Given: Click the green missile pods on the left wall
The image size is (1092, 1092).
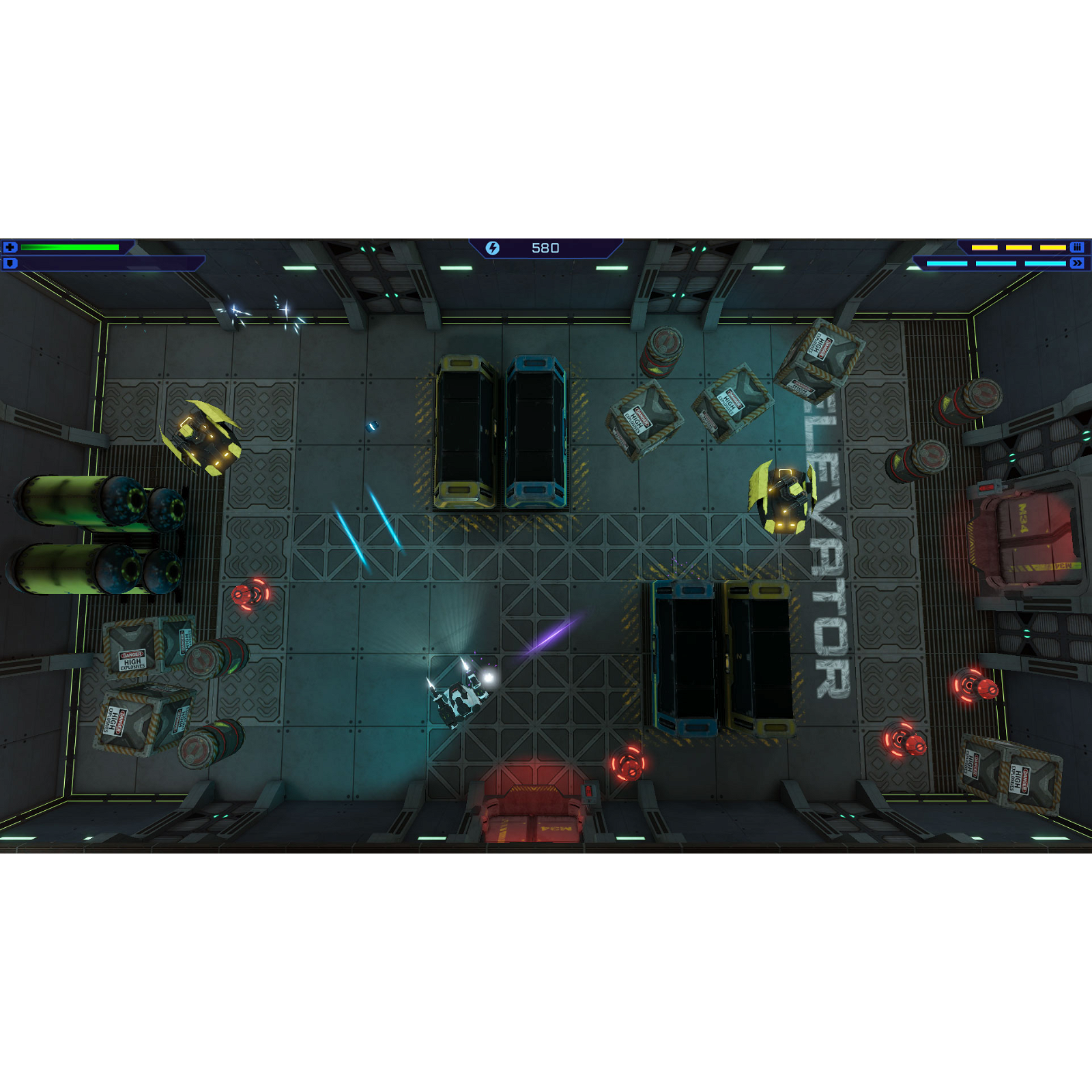Looking at the screenshot, I should [89, 532].
